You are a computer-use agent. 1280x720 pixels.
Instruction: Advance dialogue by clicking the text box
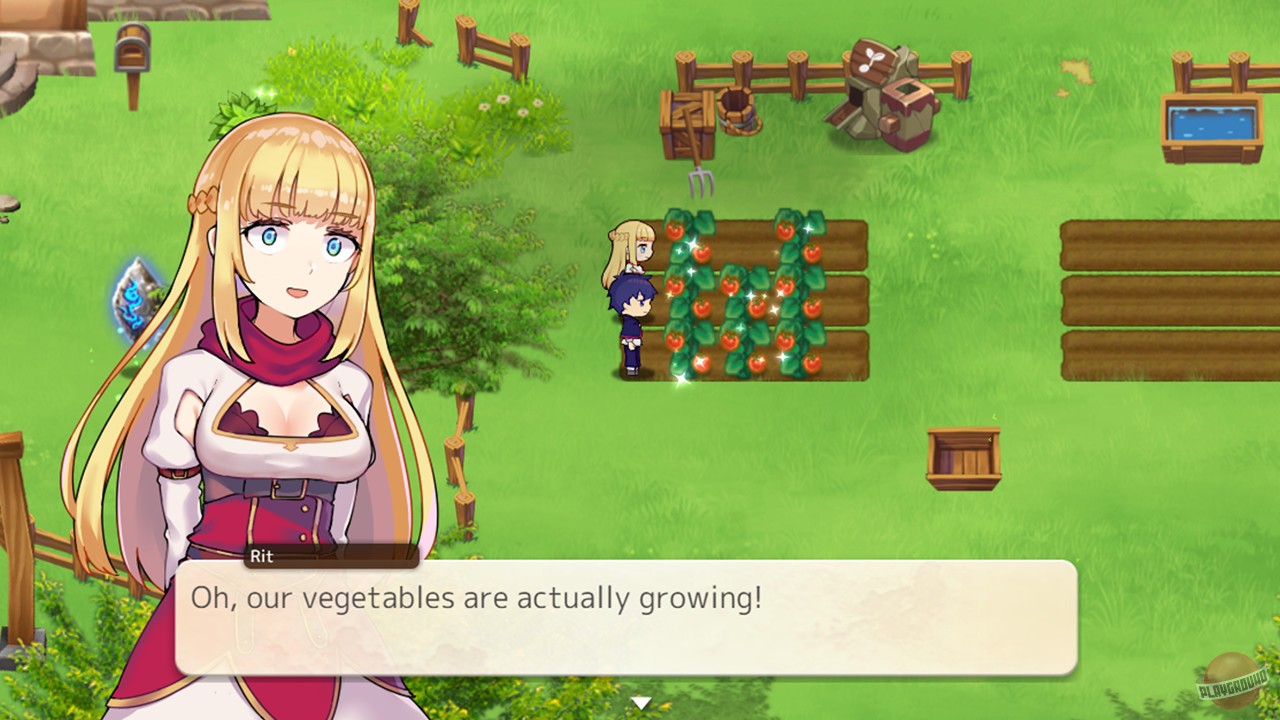coord(630,625)
